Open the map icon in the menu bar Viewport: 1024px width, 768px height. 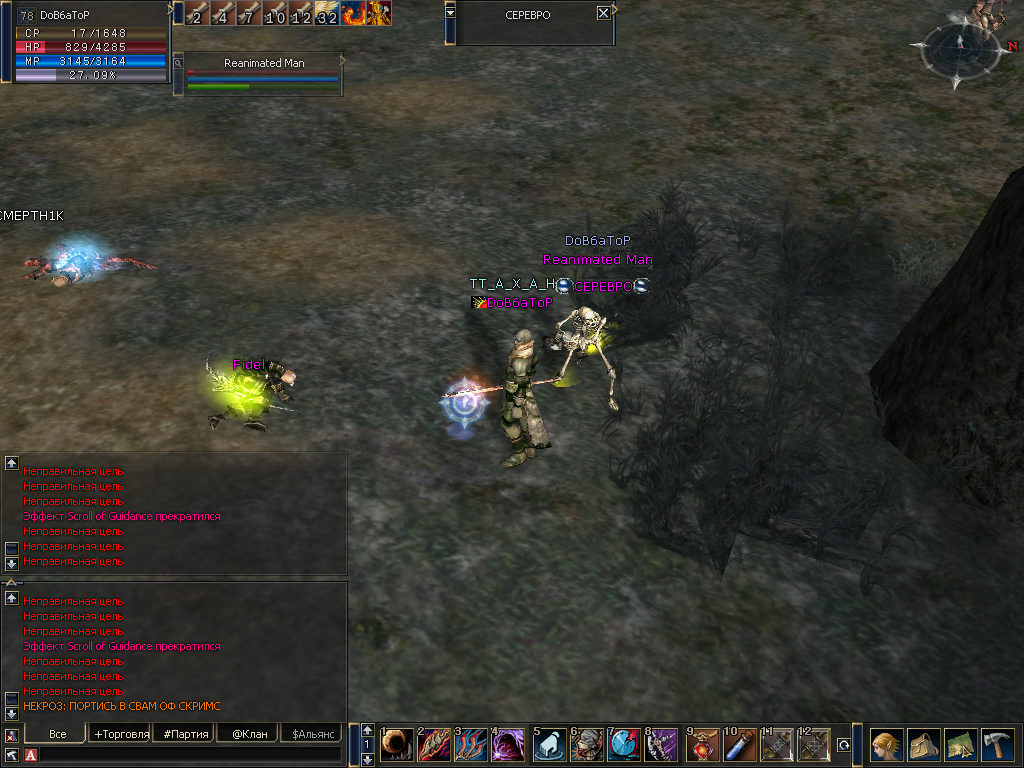(960, 745)
